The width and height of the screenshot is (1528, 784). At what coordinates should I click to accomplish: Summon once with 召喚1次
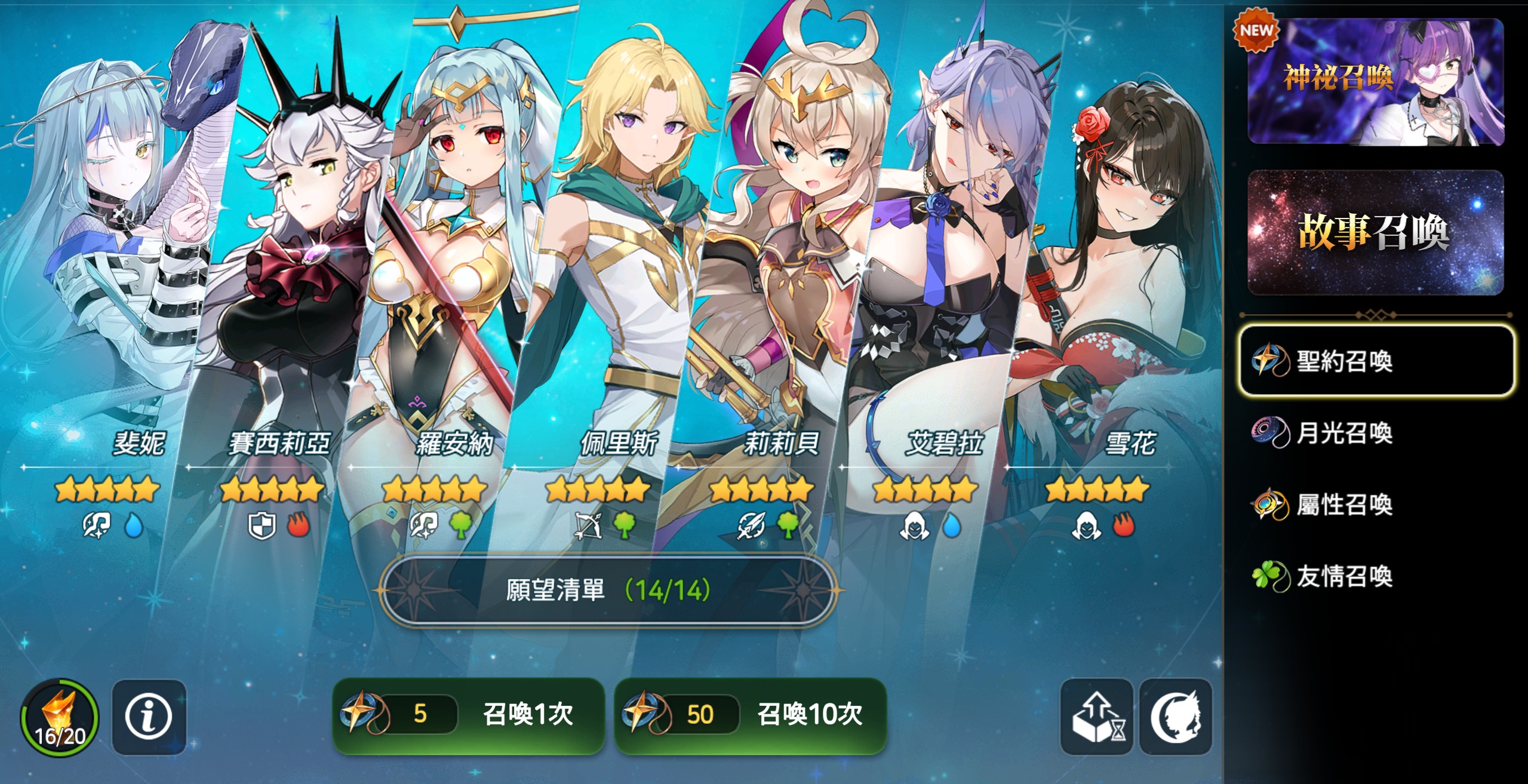pos(469,715)
